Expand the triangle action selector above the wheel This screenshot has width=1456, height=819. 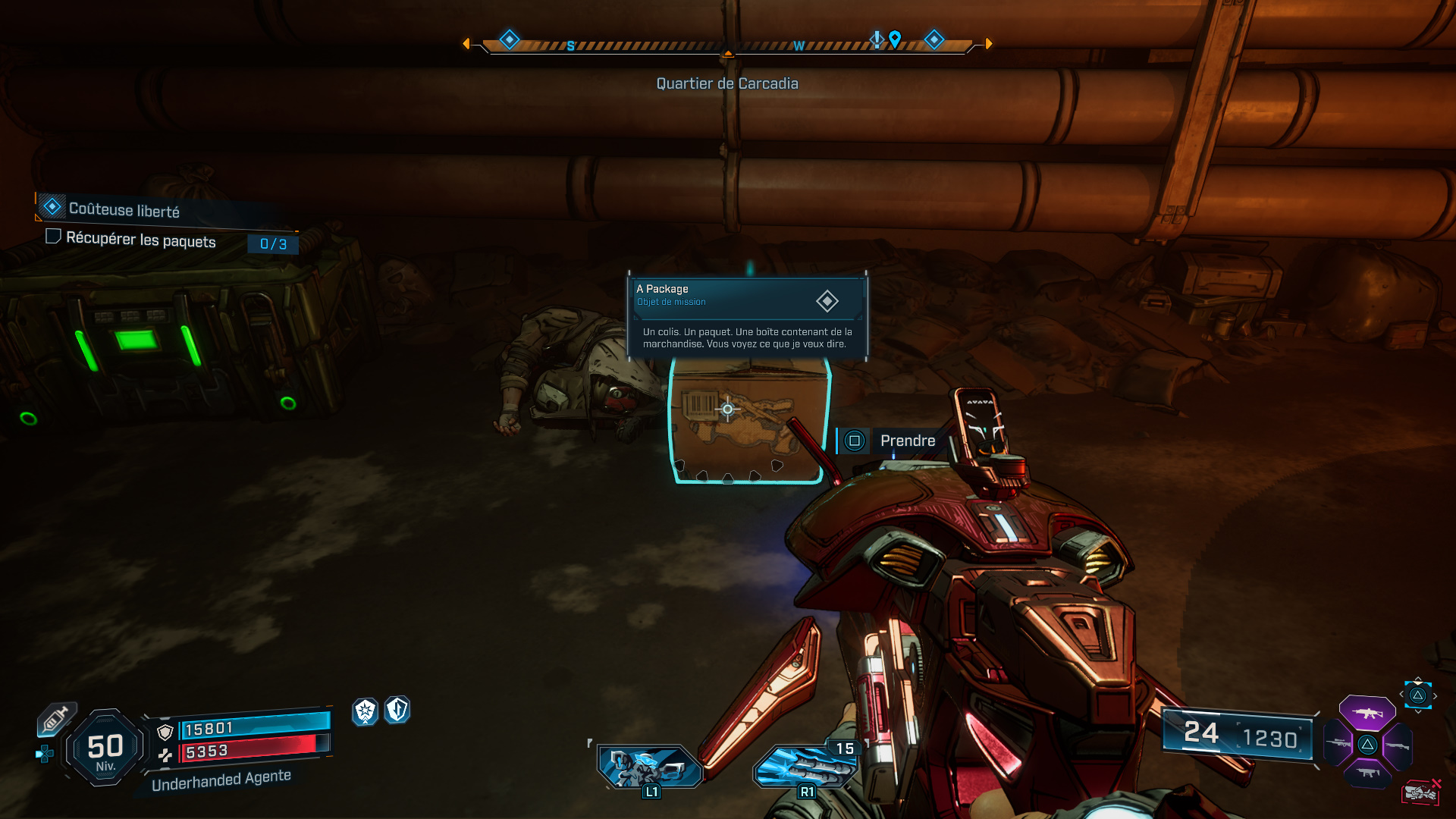pos(1418,695)
